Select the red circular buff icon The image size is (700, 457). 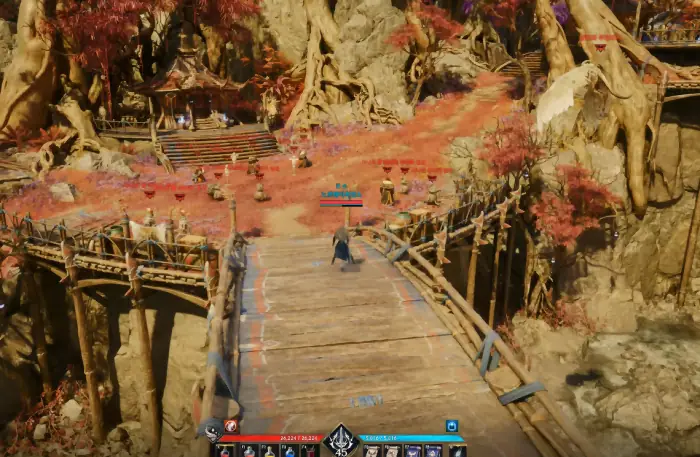(231, 425)
